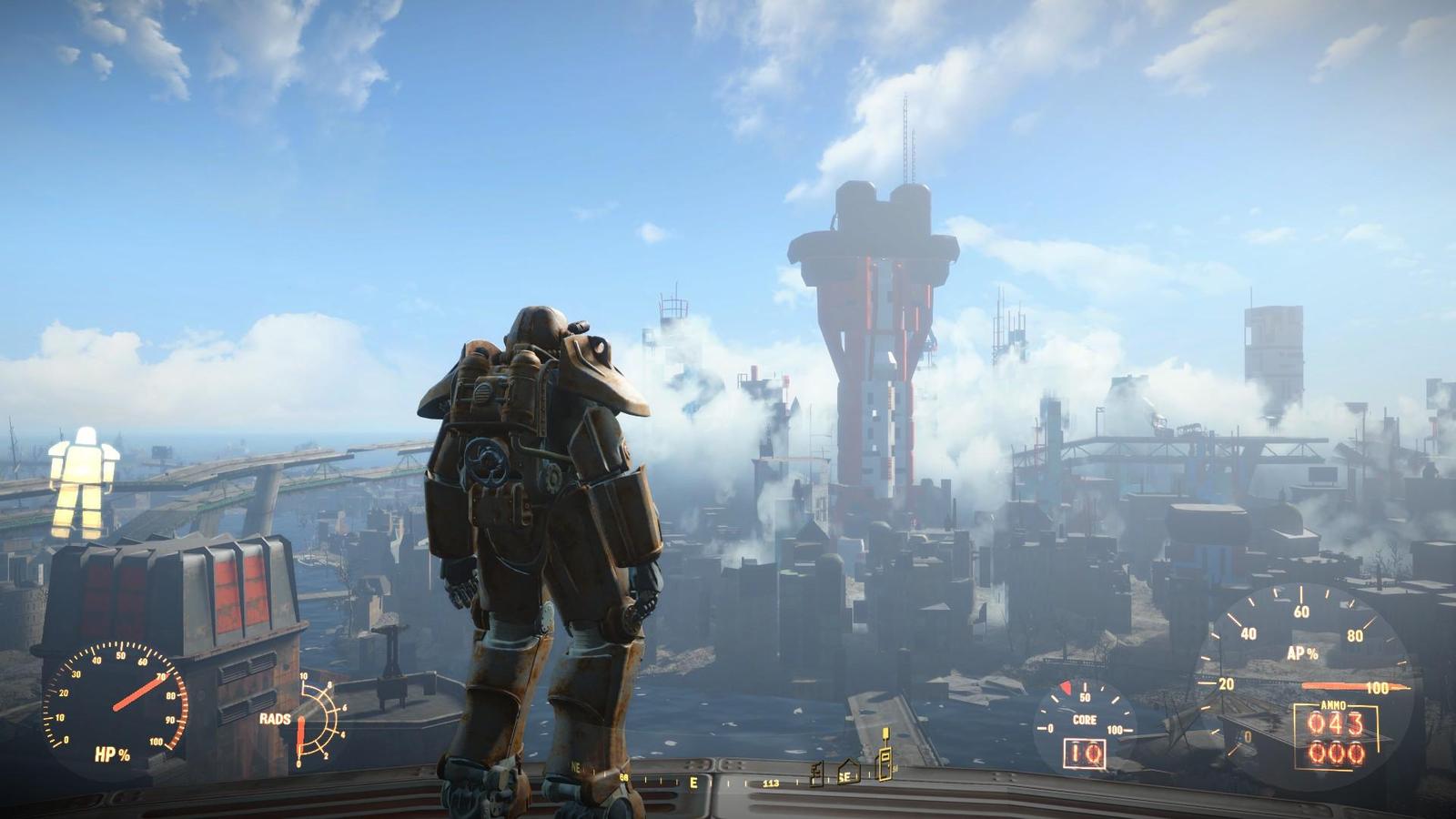Click the stepped building marker on the compass

coord(817,773)
